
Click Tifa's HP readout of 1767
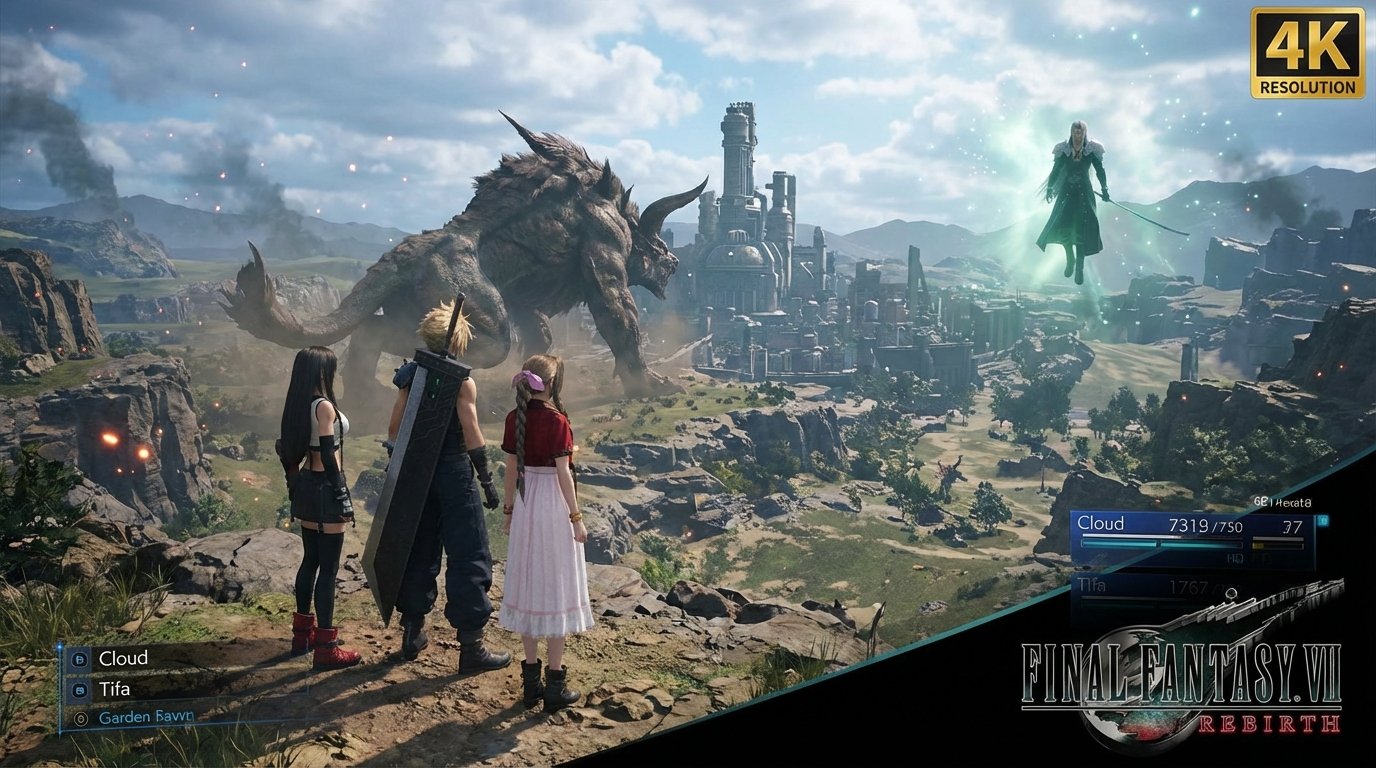(x=1190, y=585)
